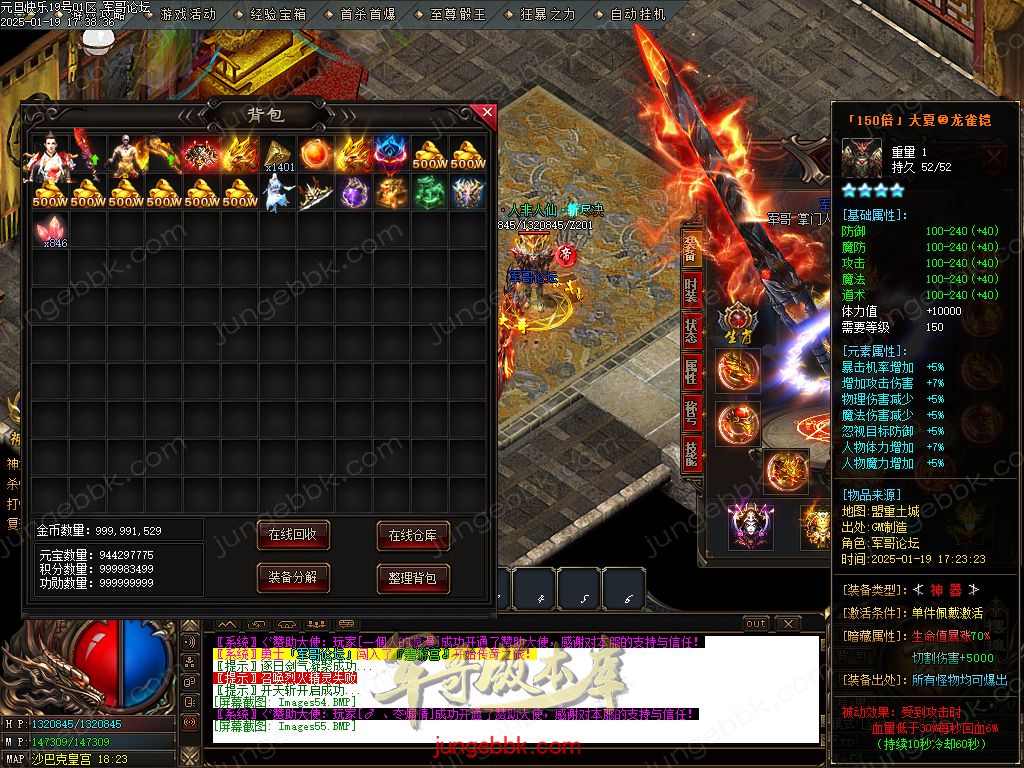Select the green jade seal item
1024x768 pixels.
coord(429,192)
